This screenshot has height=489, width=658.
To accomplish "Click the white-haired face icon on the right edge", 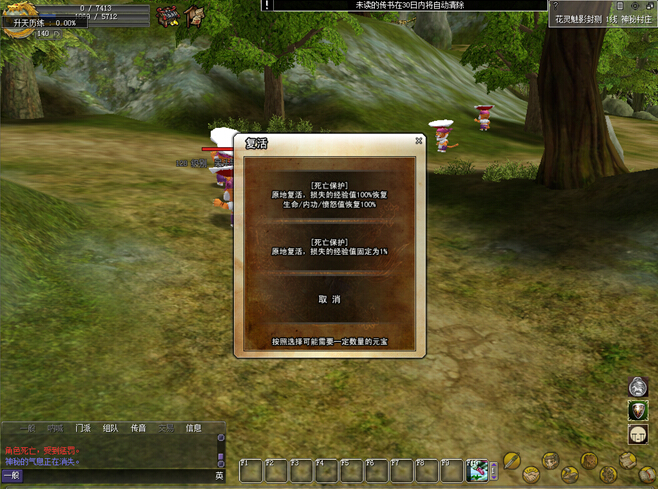I will point(638,387).
